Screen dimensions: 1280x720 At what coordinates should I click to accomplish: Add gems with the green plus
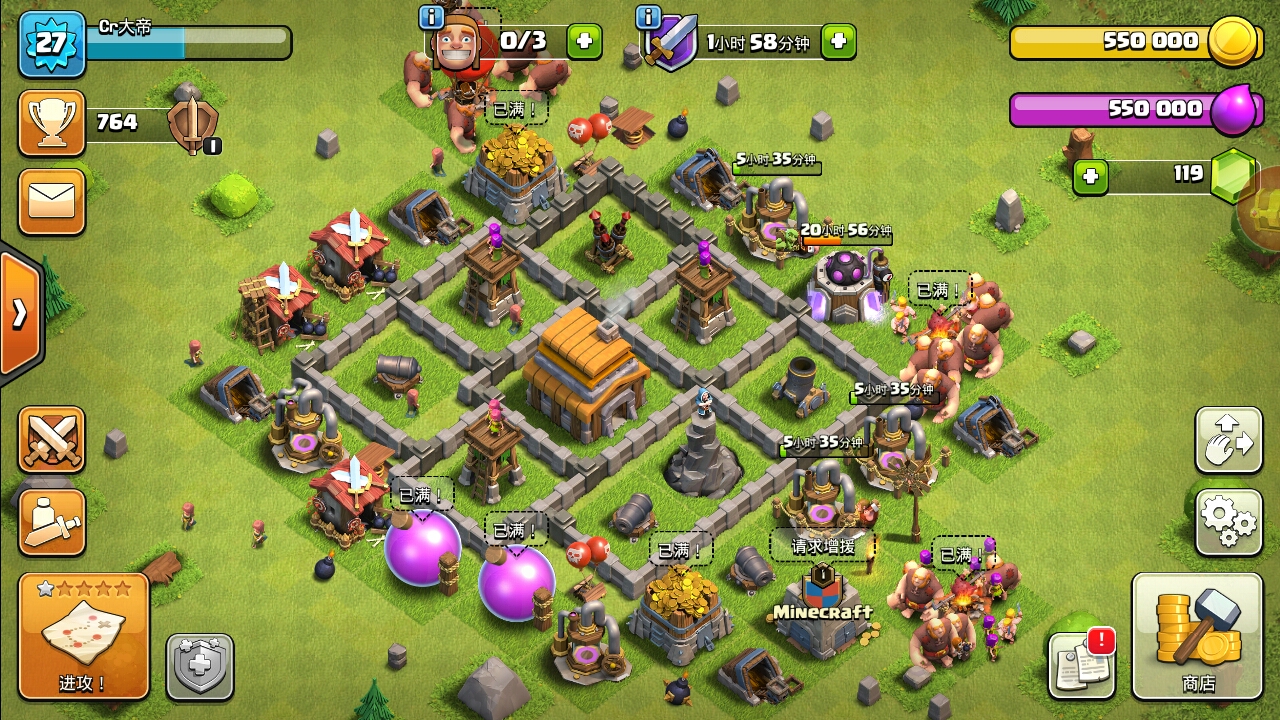pos(1090,177)
